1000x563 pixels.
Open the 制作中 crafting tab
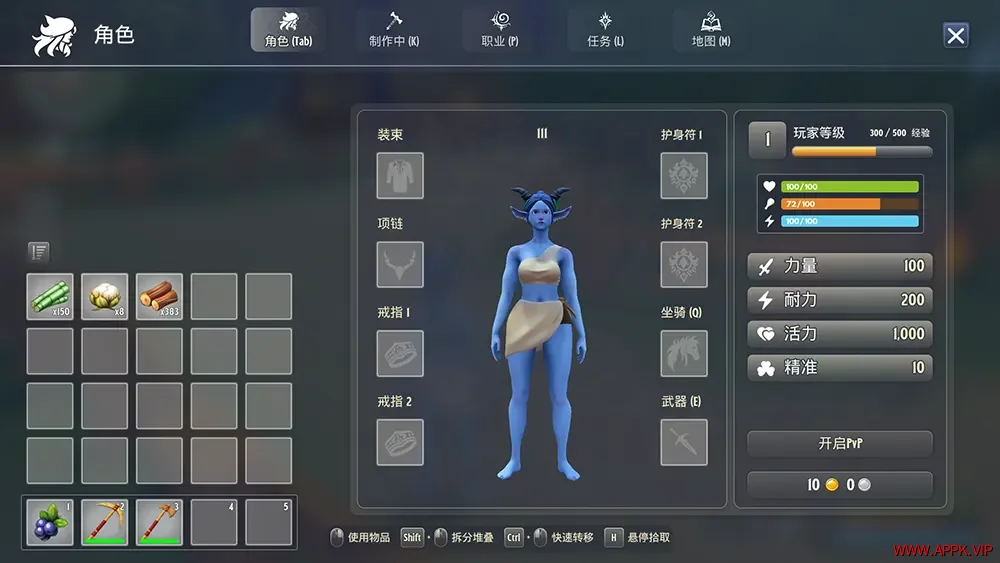tap(393, 30)
